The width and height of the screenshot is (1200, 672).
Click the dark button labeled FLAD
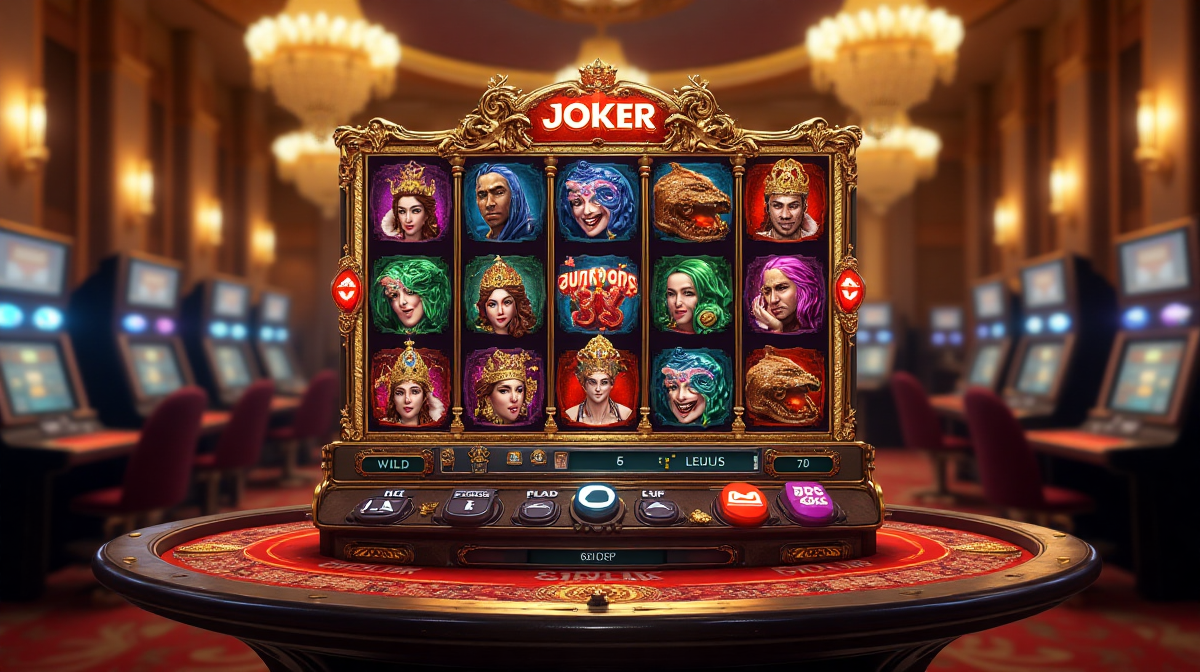click(537, 508)
